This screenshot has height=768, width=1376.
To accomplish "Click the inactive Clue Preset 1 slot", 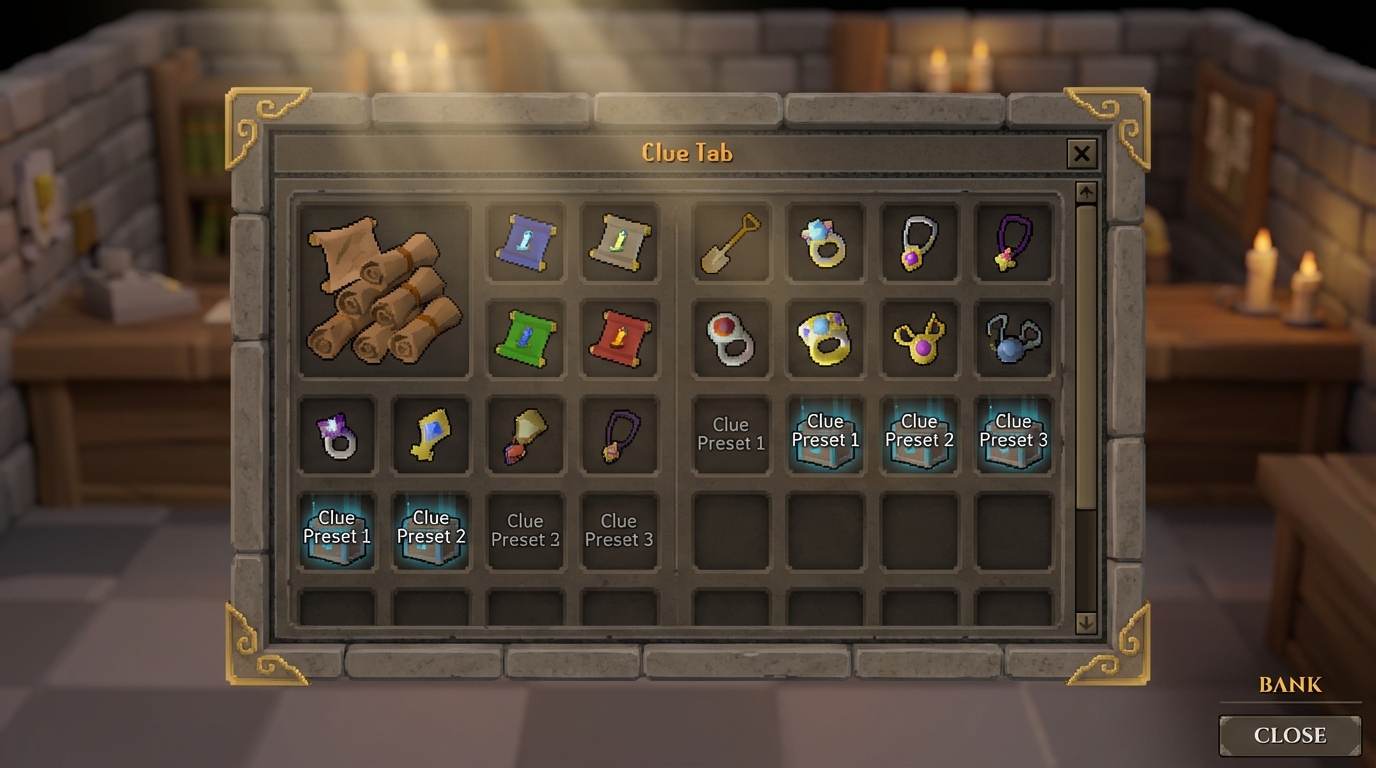I will pyautogui.click(x=730, y=434).
